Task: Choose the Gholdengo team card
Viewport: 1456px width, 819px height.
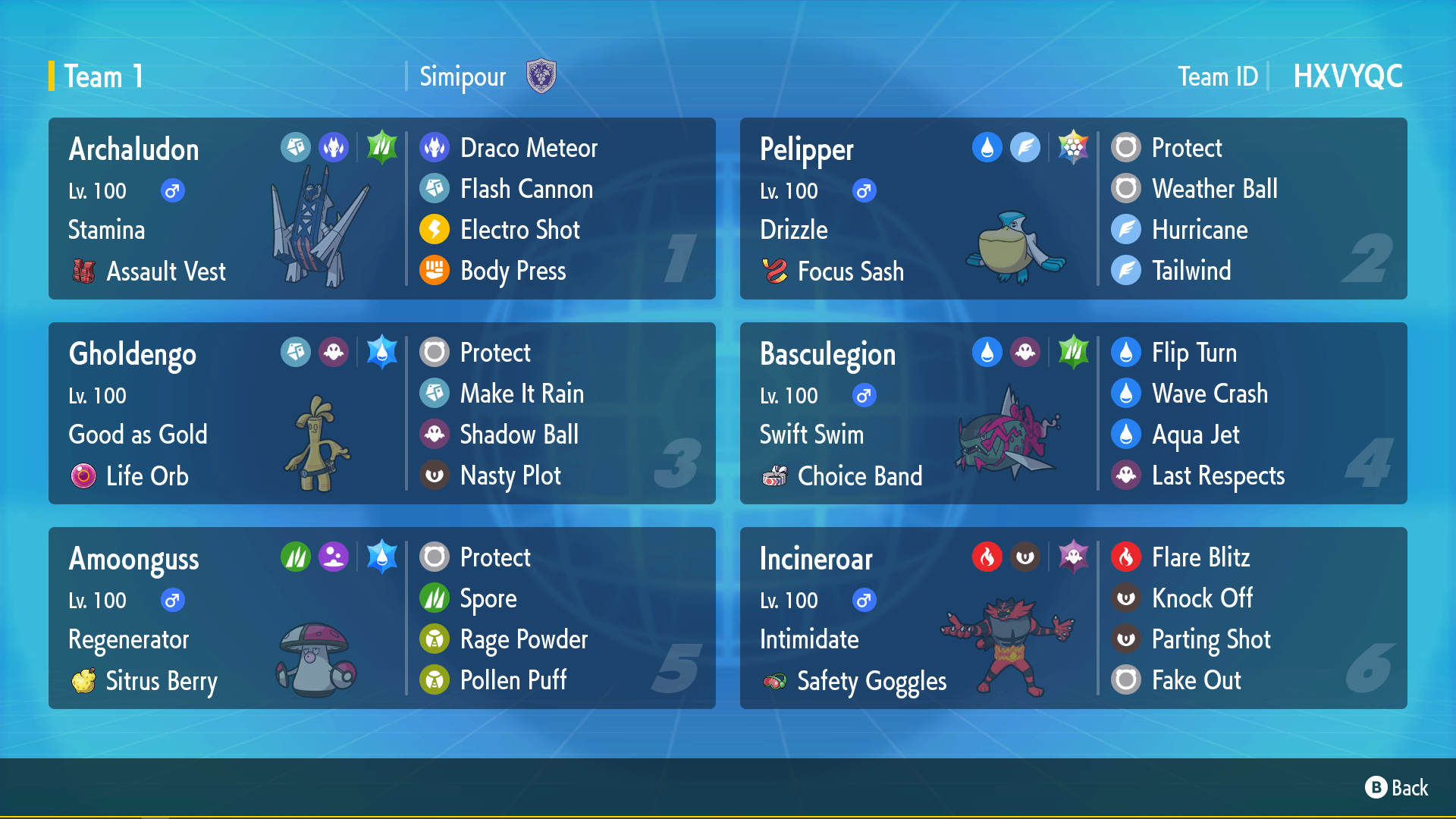Action: (381, 413)
